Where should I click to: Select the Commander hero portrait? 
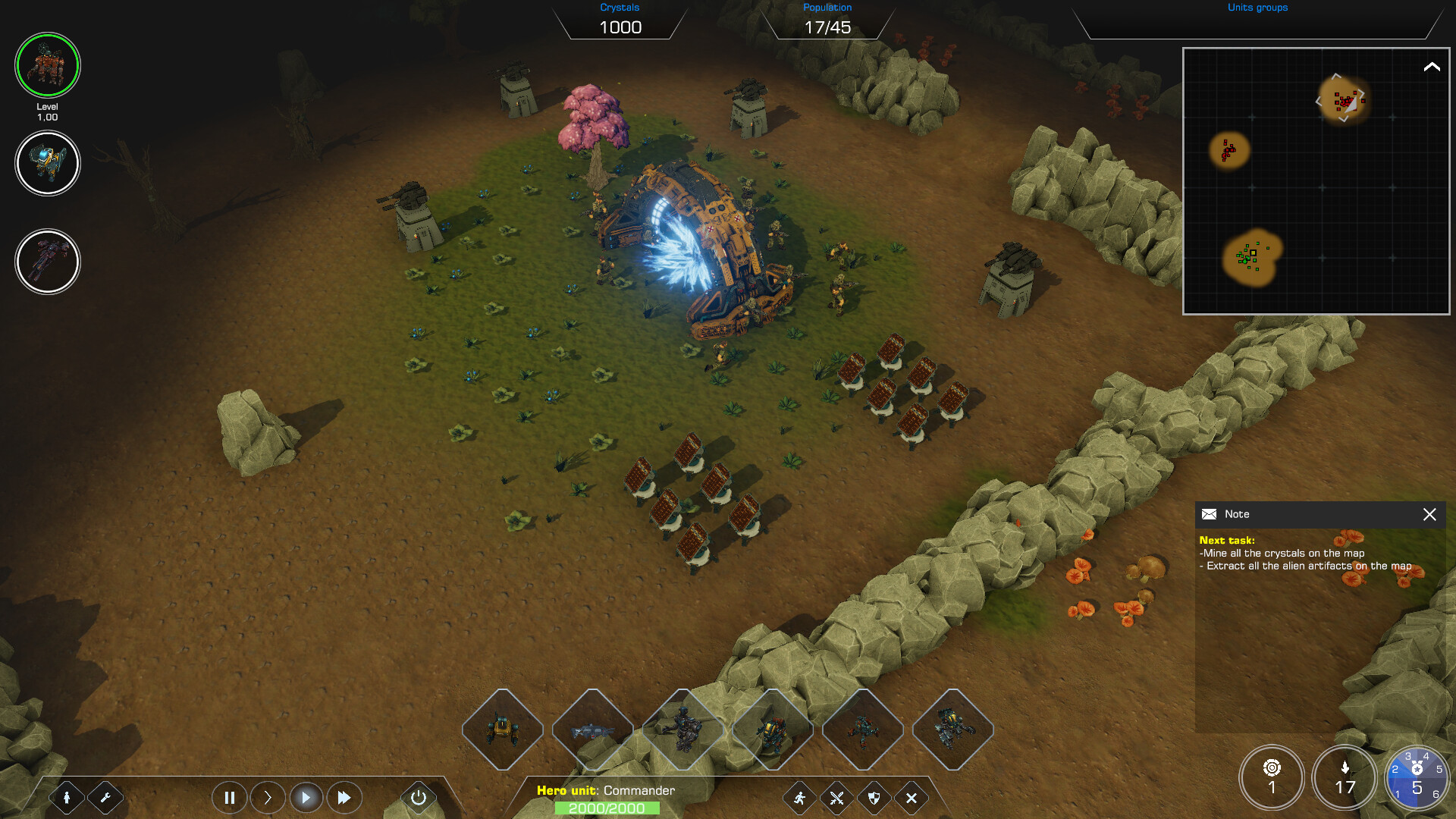pos(47,66)
